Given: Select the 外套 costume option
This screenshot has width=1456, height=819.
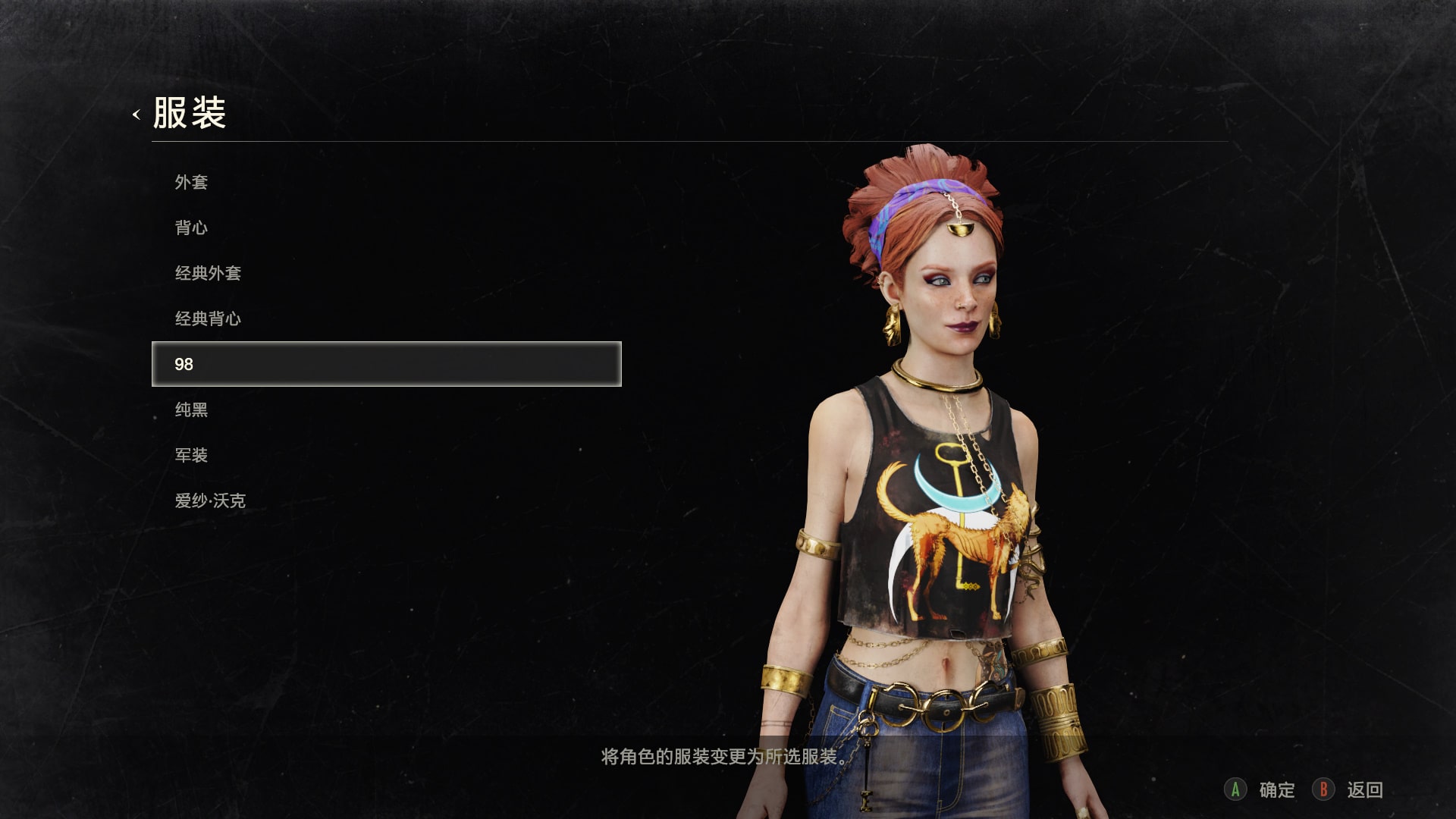Looking at the screenshot, I should point(191,182).
